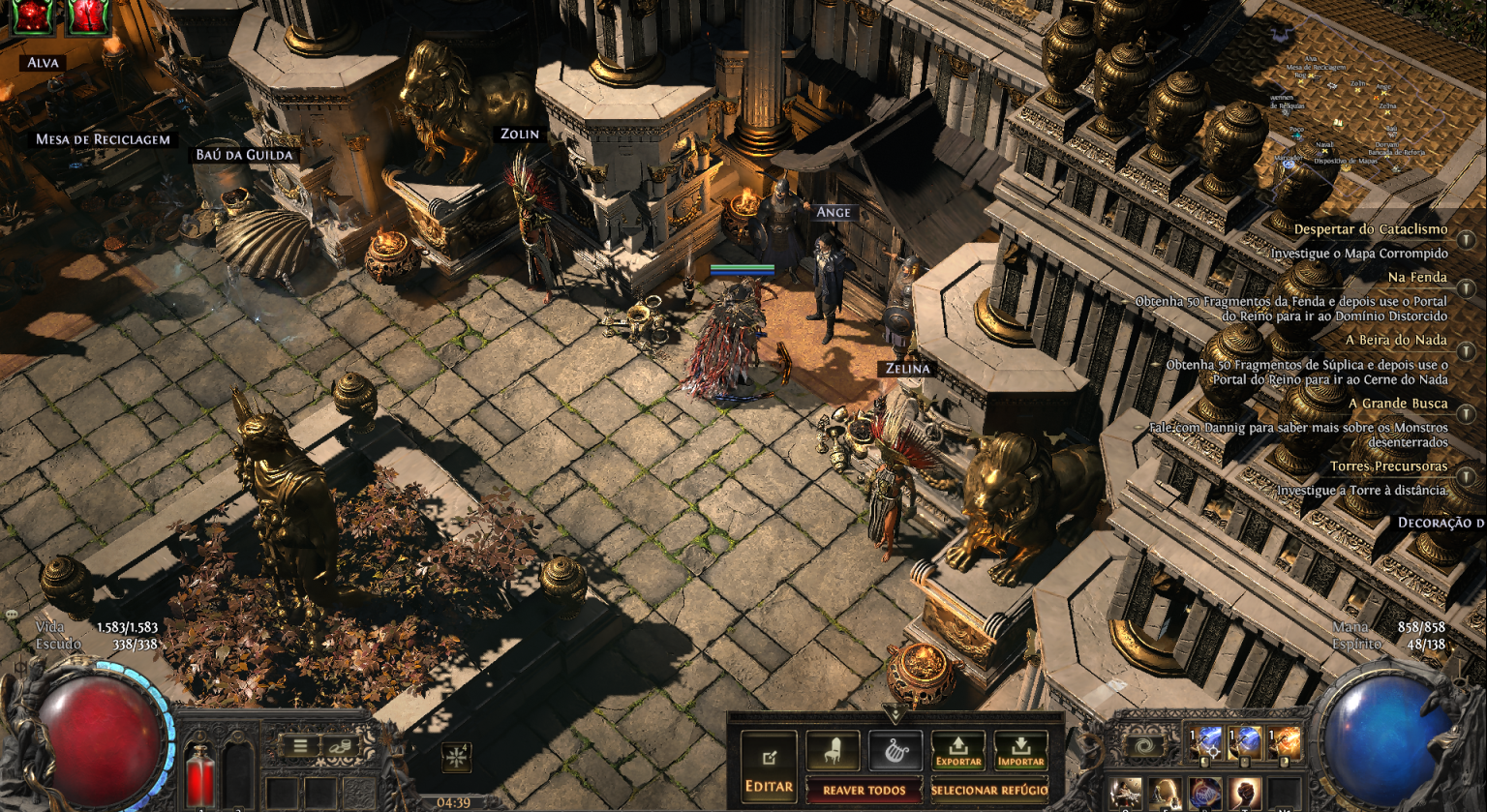Select the A Grande Busca quest
1487x812 pixels.
tap(1398, 404)
